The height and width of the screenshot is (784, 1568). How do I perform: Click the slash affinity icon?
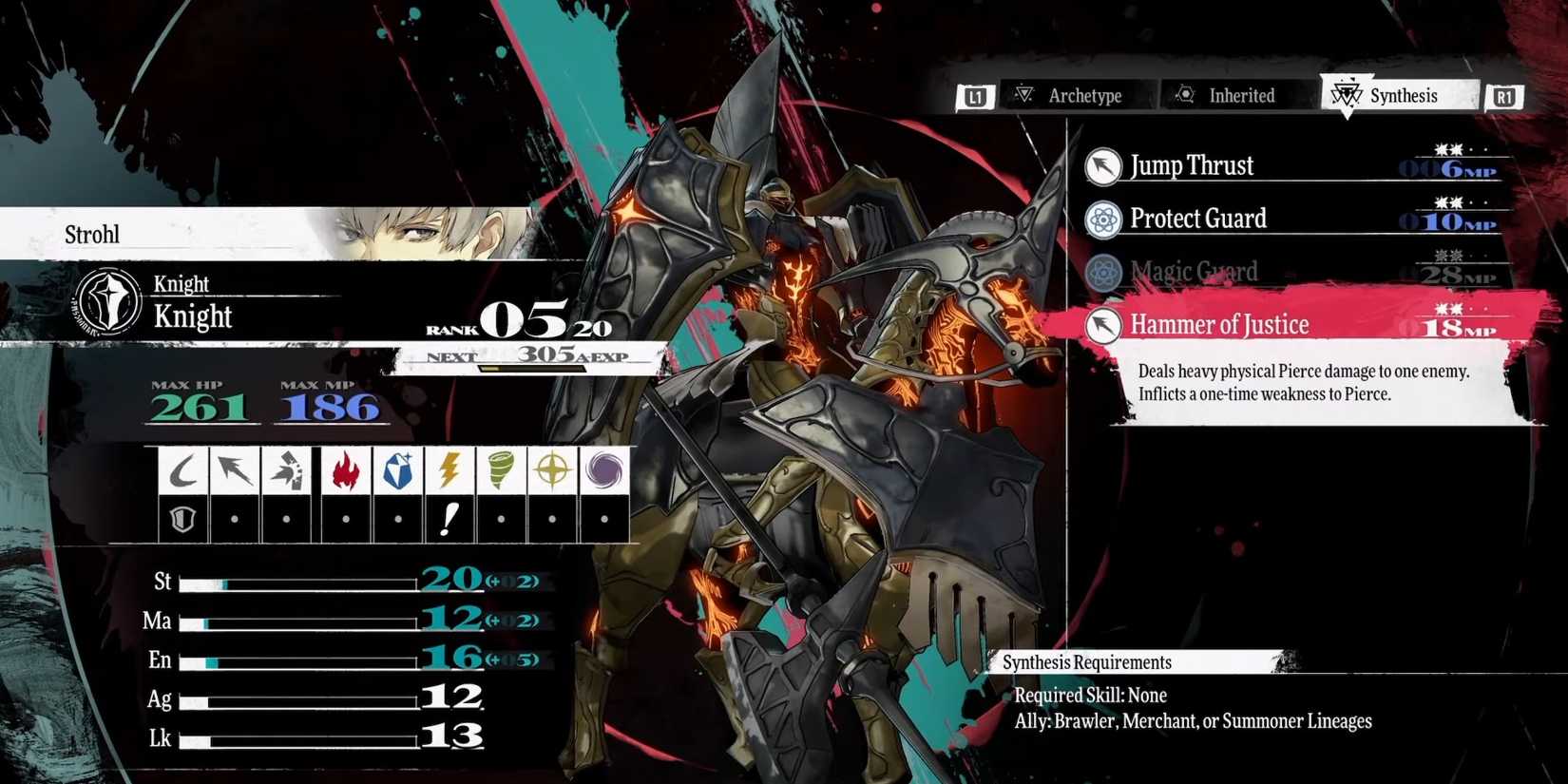point(182,470)
